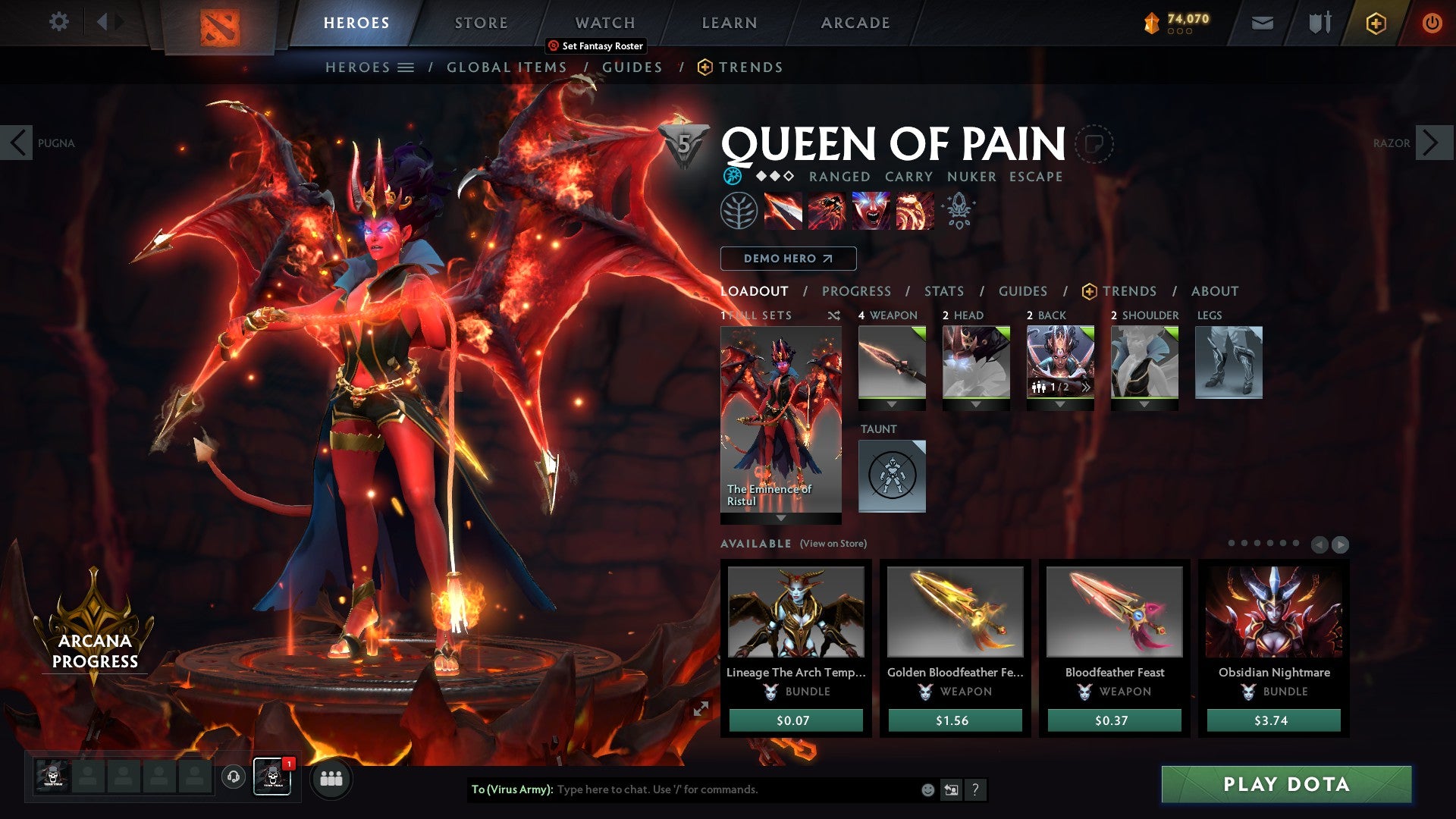This screenshot has height=819, width=1456.
Task: Open the Arcade tab
Action: (x=855, y=23)
